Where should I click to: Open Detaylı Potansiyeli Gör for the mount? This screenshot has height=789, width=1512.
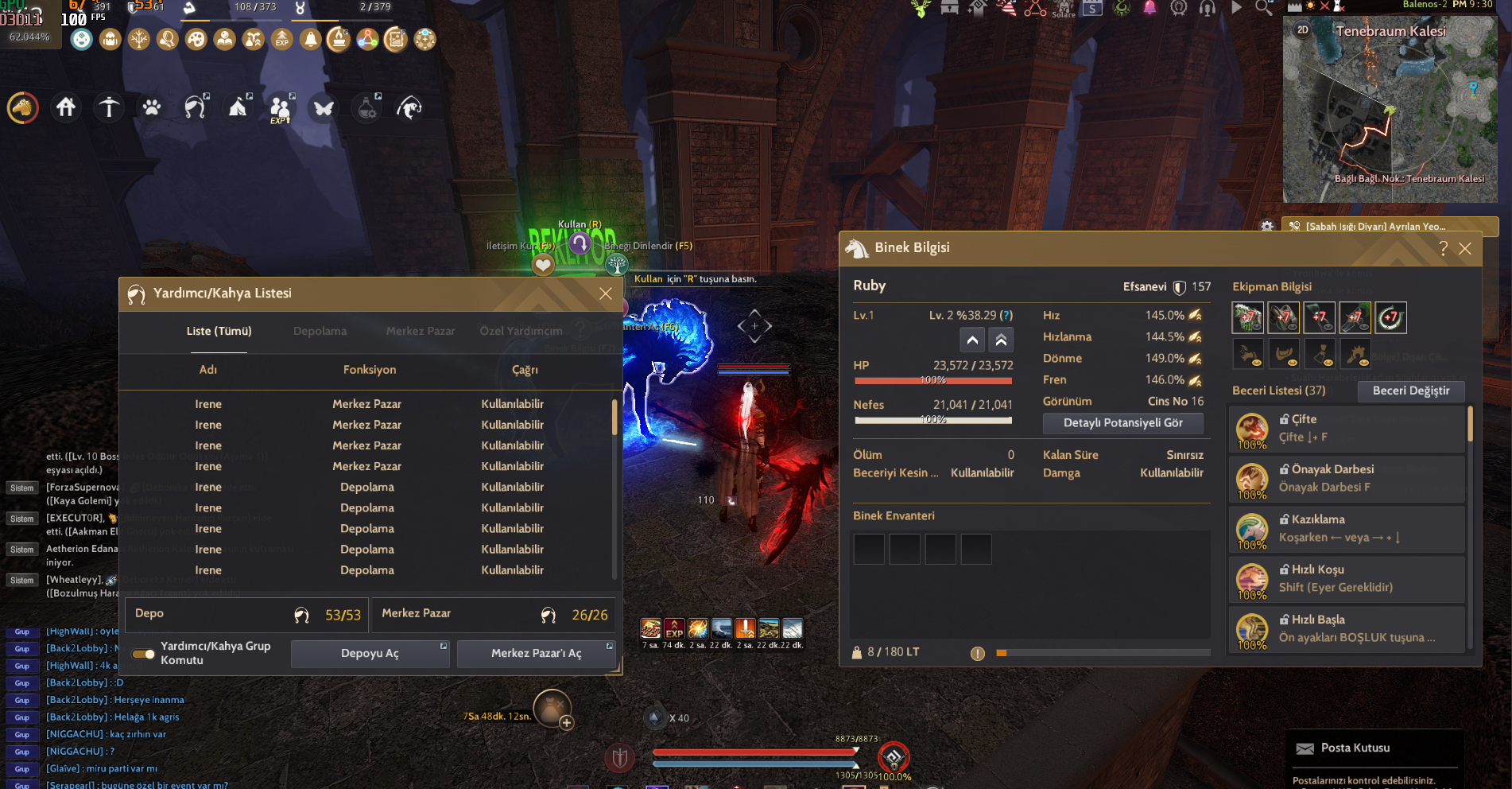(x=1122, y=423)
